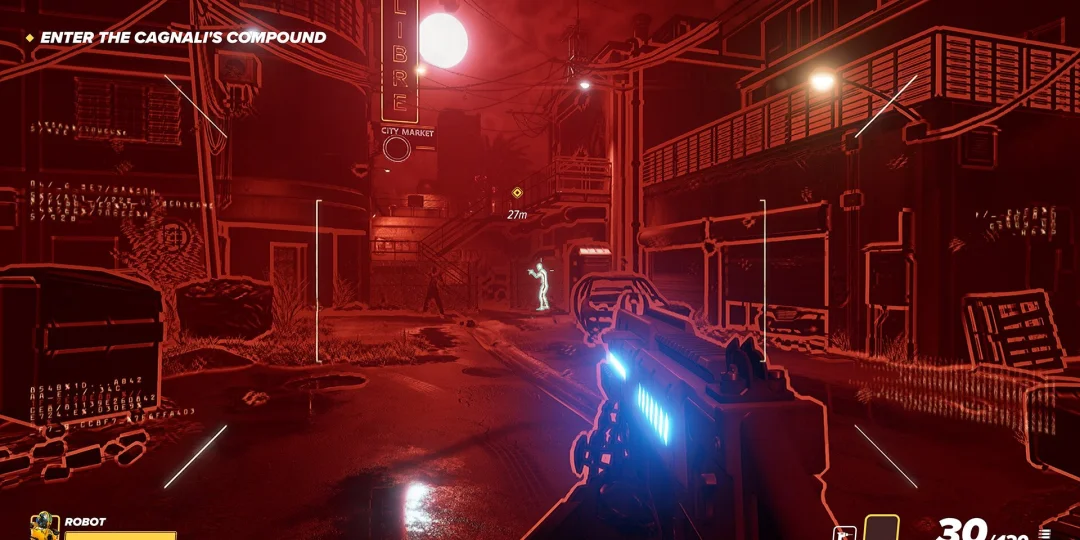Viewport: 1080px width, 540px height.
Task: Choose the yellow-bordered weapon slot
Action: coord(881,529)
